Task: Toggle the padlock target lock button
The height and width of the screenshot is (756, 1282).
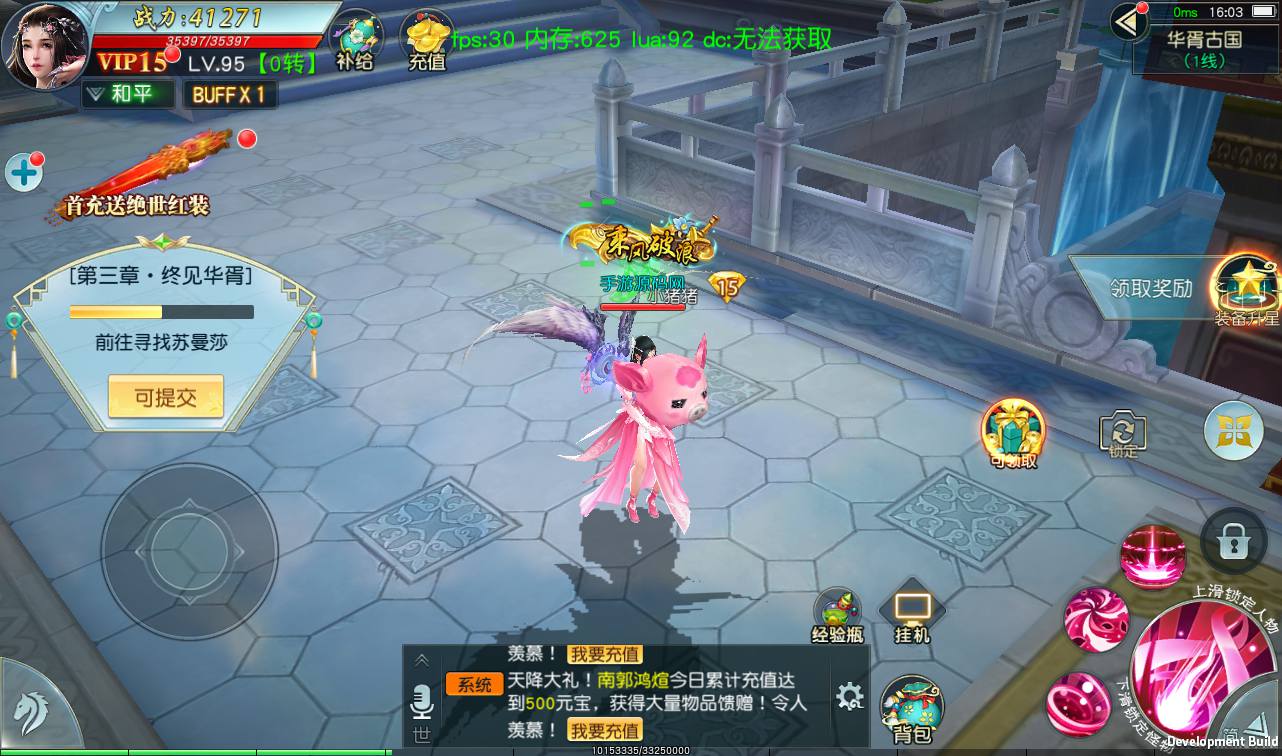Action: click(1233, 542)
